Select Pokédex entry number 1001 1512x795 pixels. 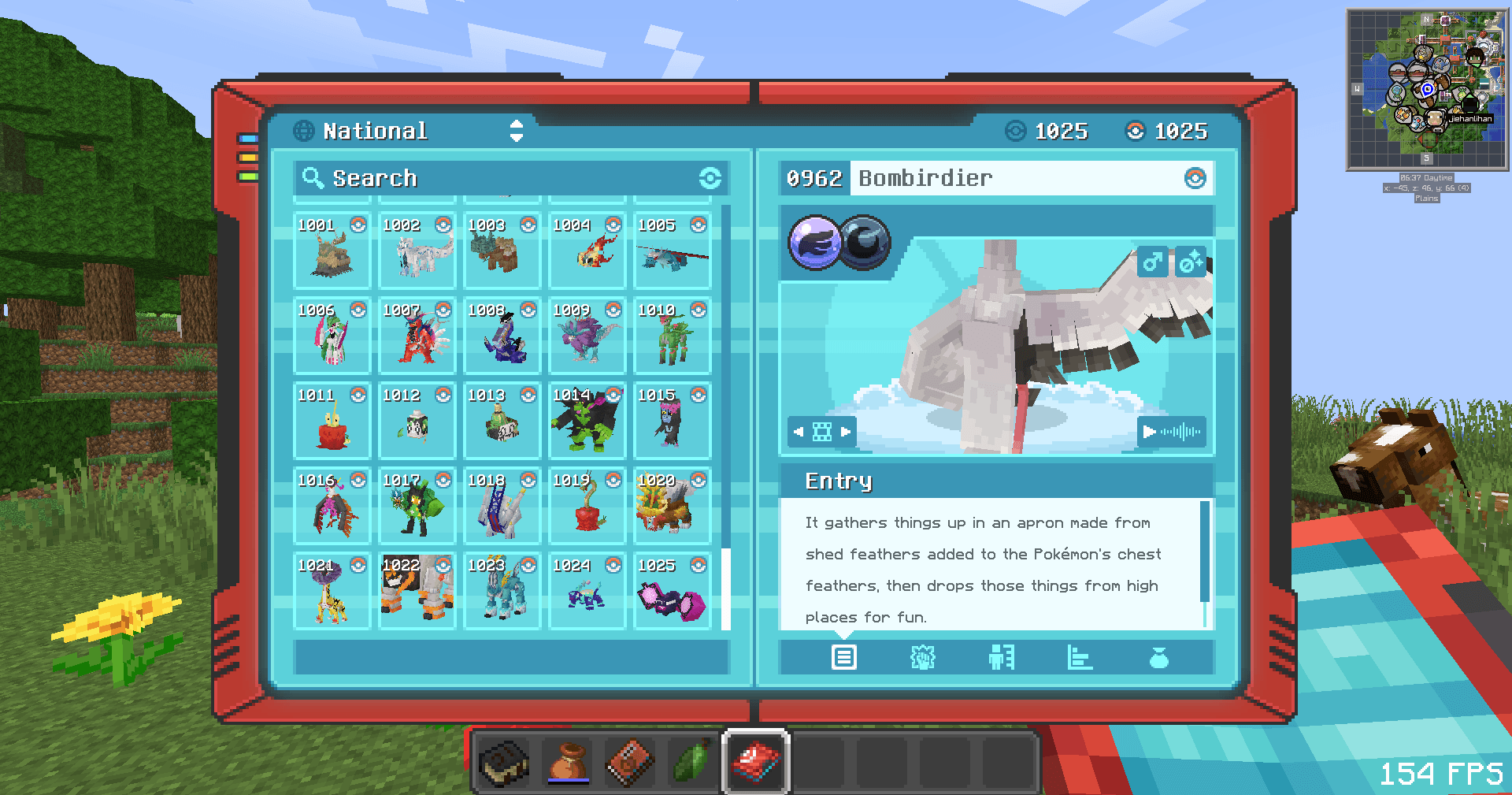click(332, 250)
